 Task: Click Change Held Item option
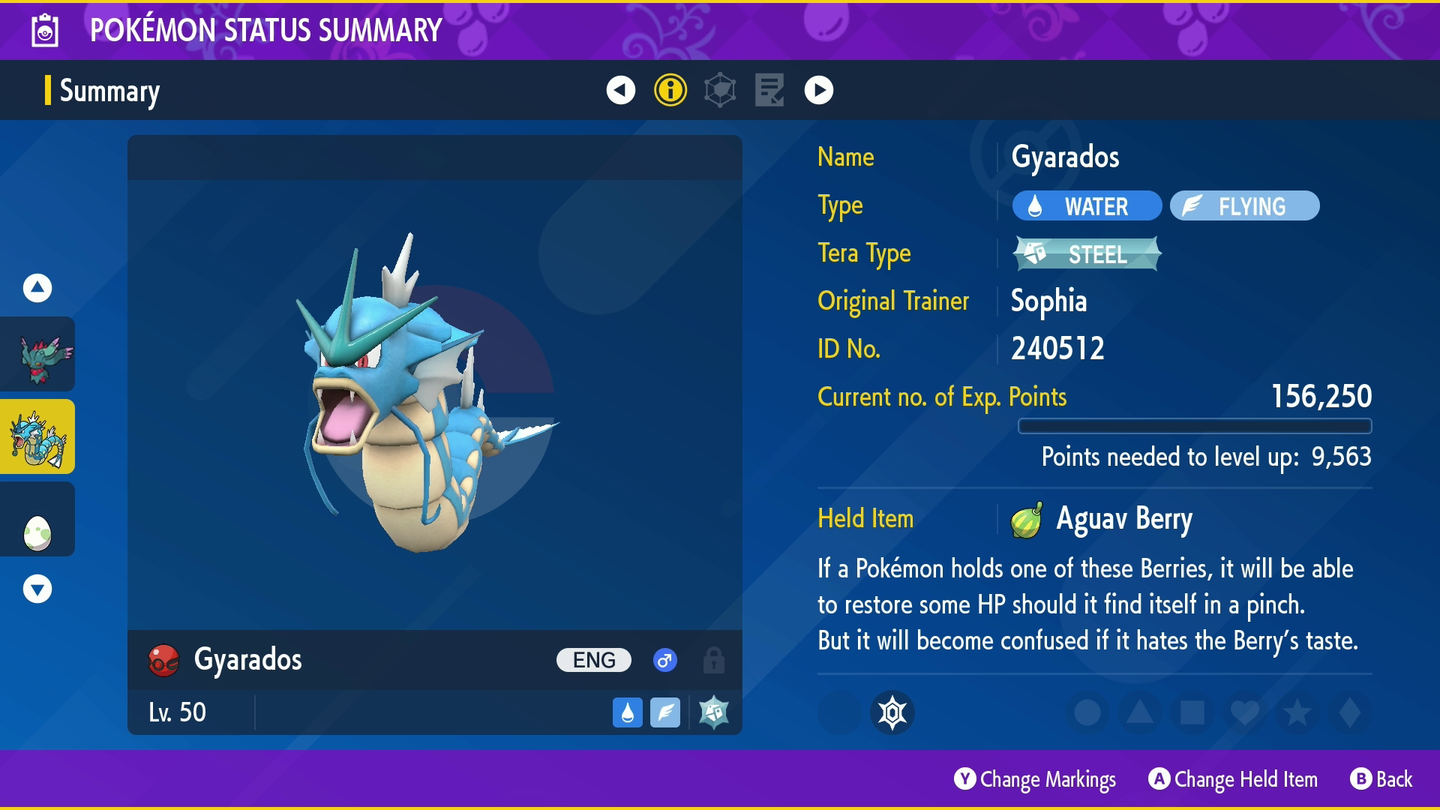pyautogui.click(x=1233, y=779)
